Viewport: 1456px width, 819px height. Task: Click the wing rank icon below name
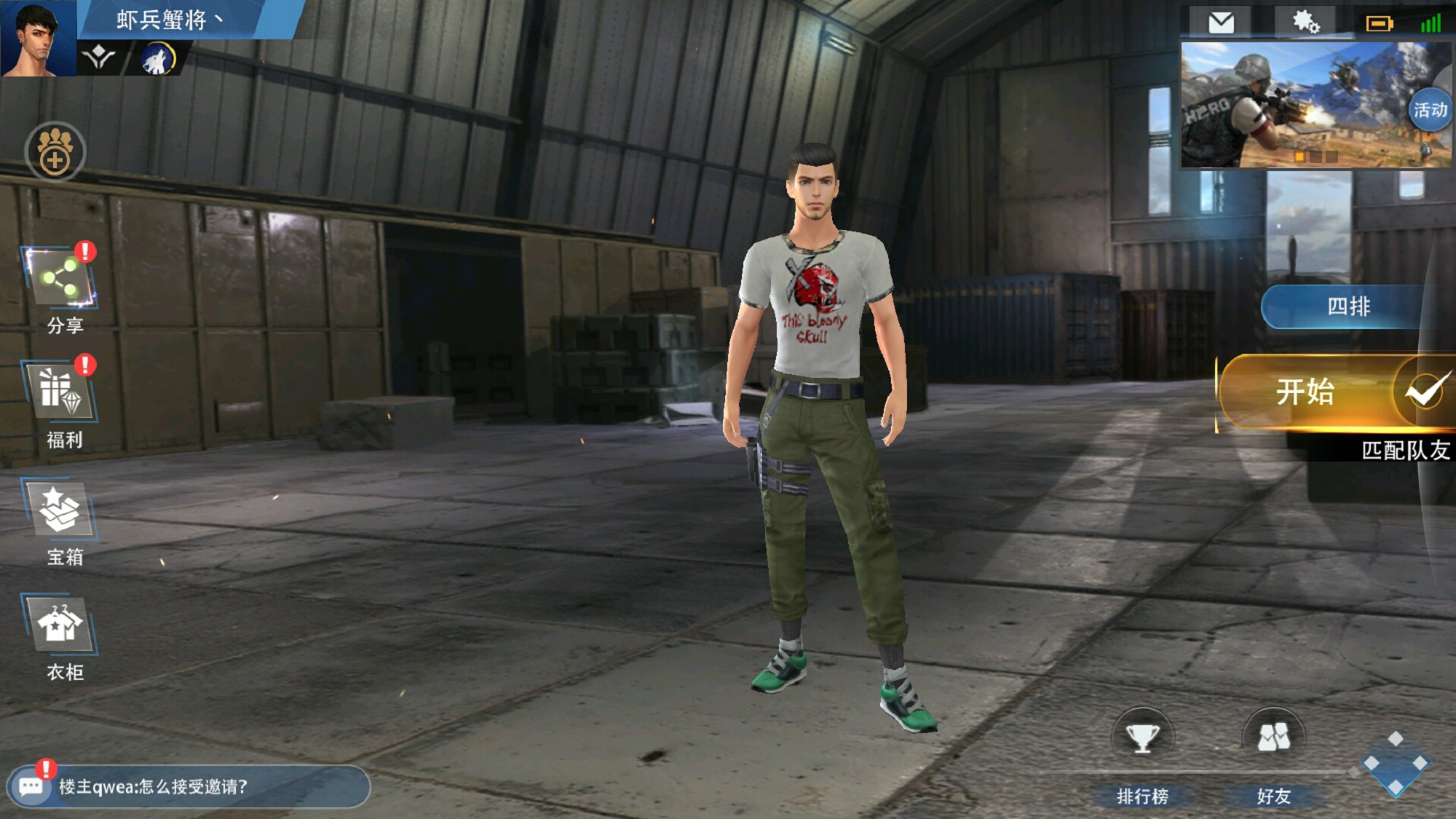(x=99, y=58)
